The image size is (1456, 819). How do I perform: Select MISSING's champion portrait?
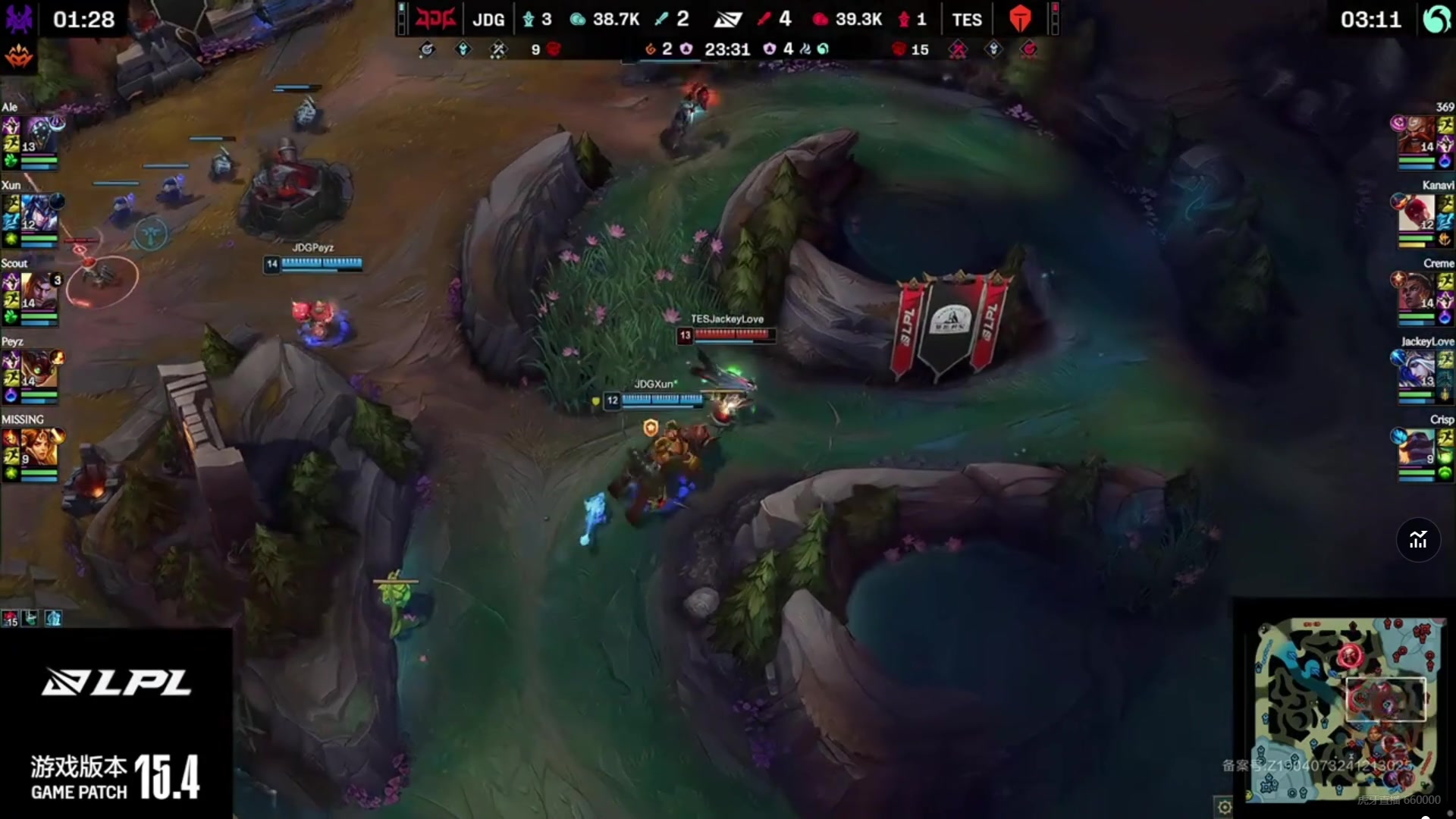pos(39,447)
